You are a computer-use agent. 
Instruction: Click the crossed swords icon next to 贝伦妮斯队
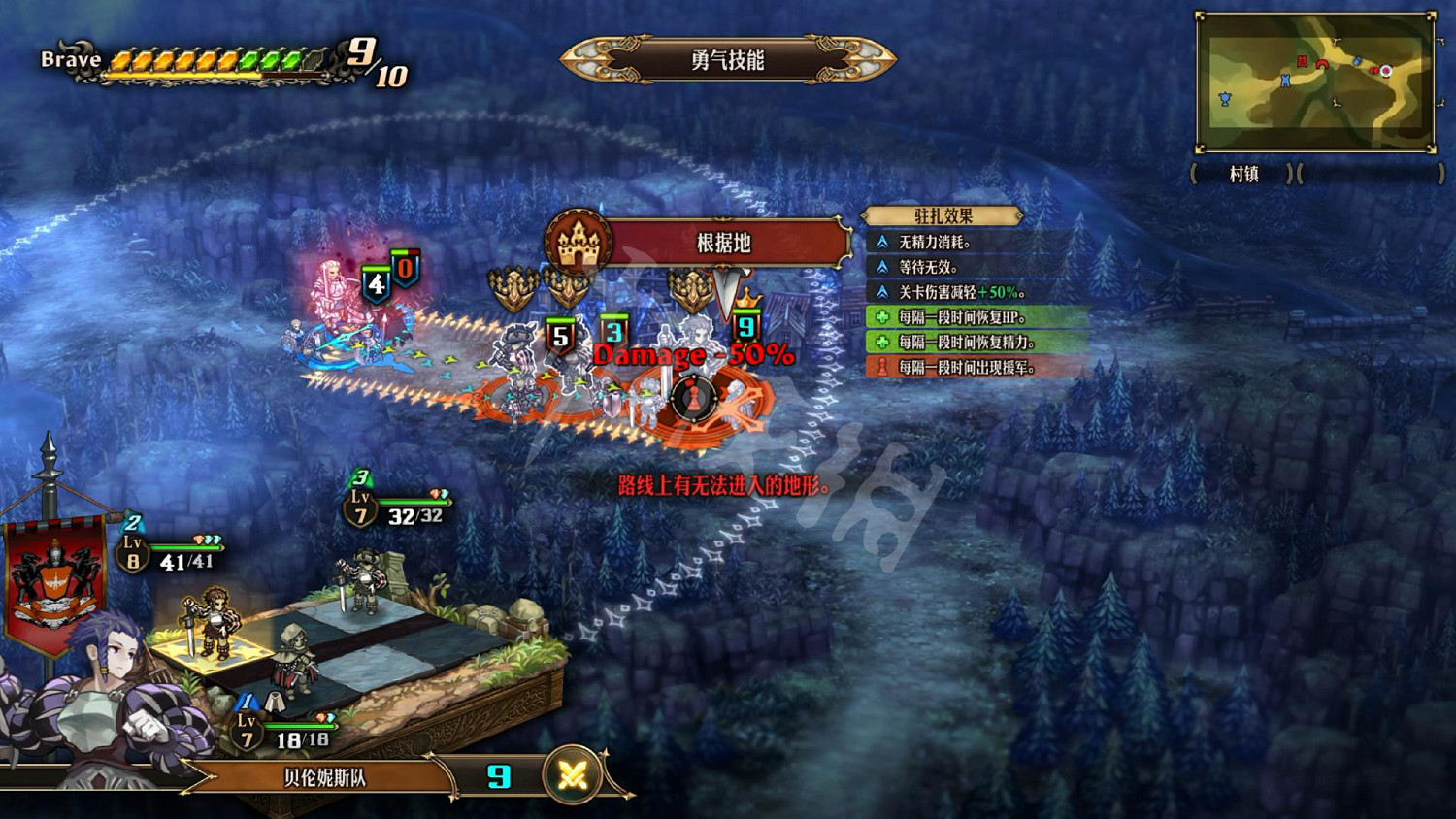pyautogui.click(x=573, y=776)
